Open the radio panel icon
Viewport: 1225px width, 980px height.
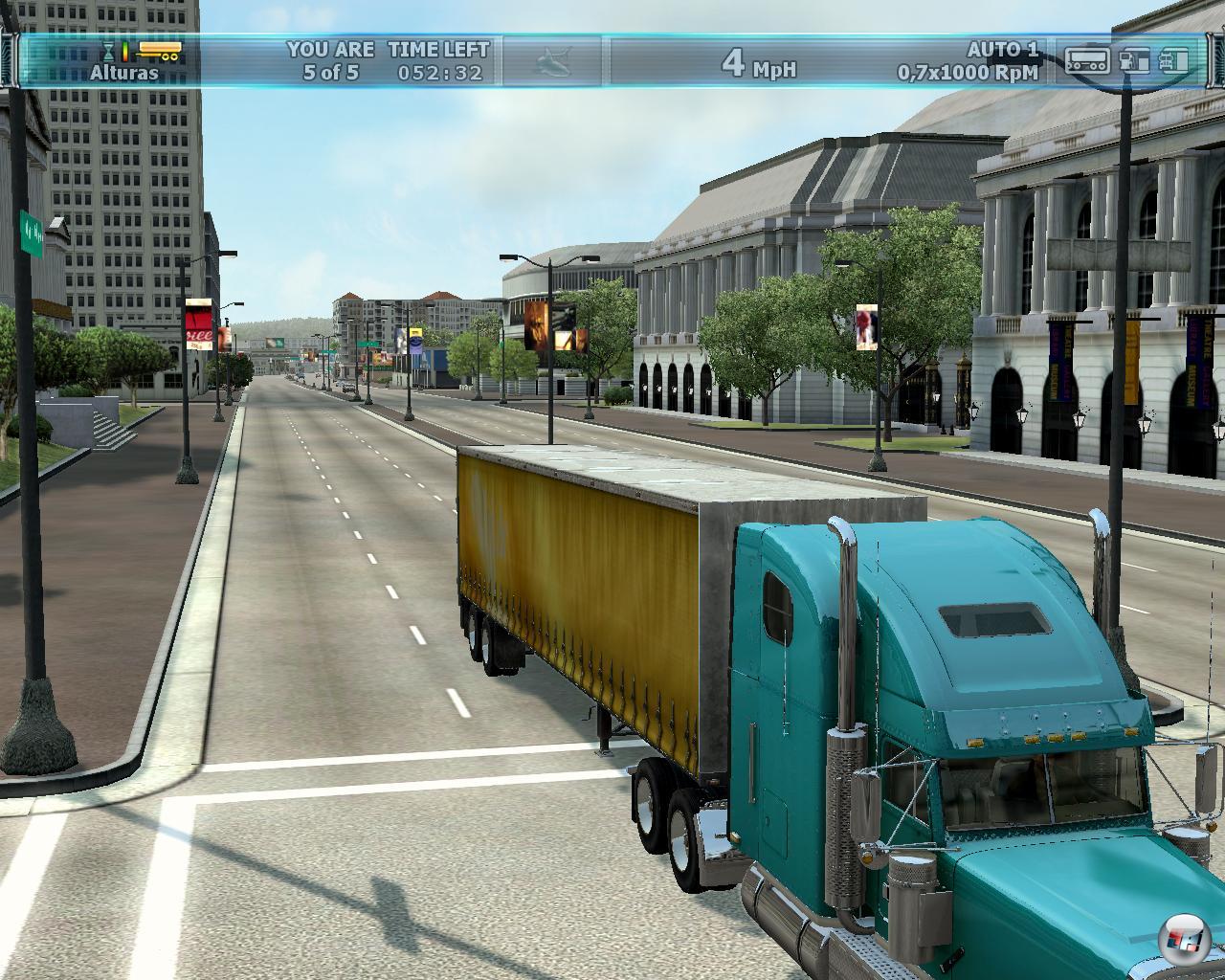1087,60
